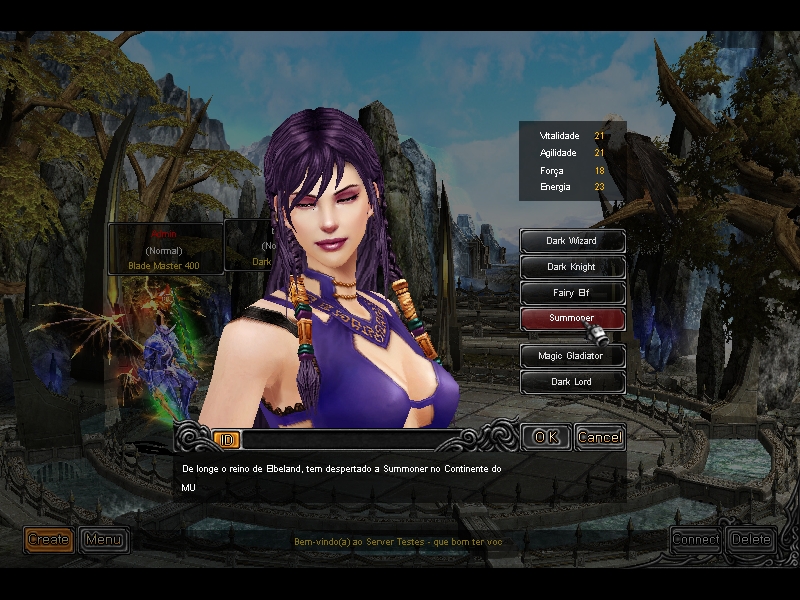Pick the Fairy Elf class

[572, 293]
